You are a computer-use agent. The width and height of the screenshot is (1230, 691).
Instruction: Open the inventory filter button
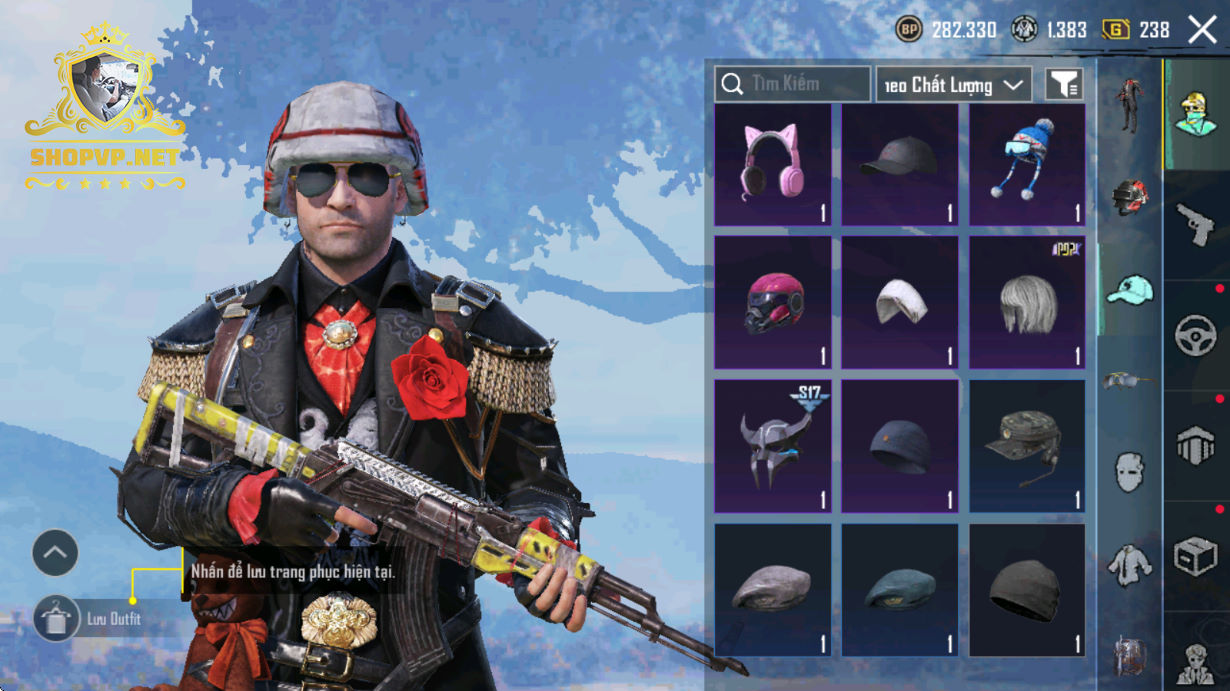pyautogui.click(x=1064, y=85)
